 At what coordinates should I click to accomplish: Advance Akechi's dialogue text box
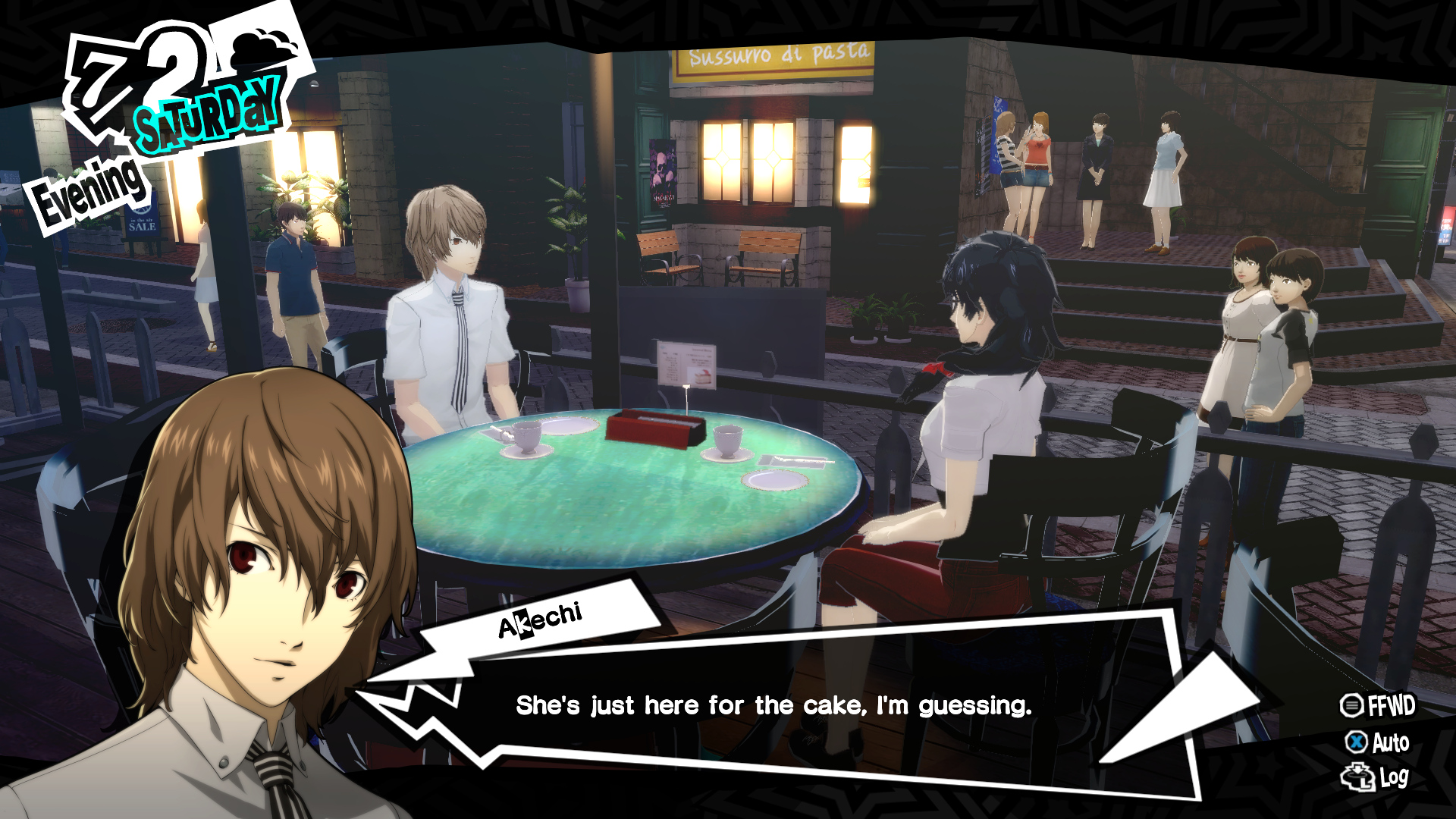tap(773, 706)
